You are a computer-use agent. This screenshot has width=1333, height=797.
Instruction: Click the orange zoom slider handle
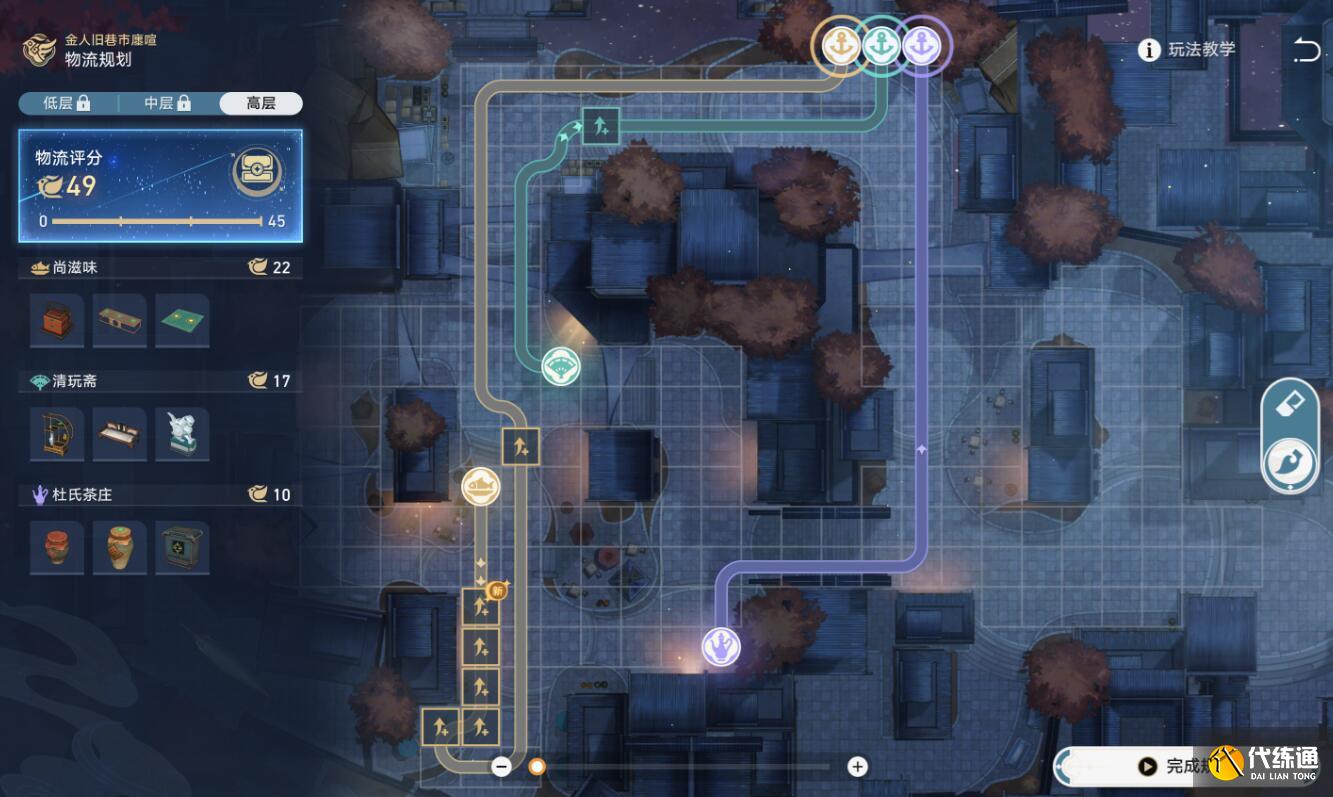(537, 767)
